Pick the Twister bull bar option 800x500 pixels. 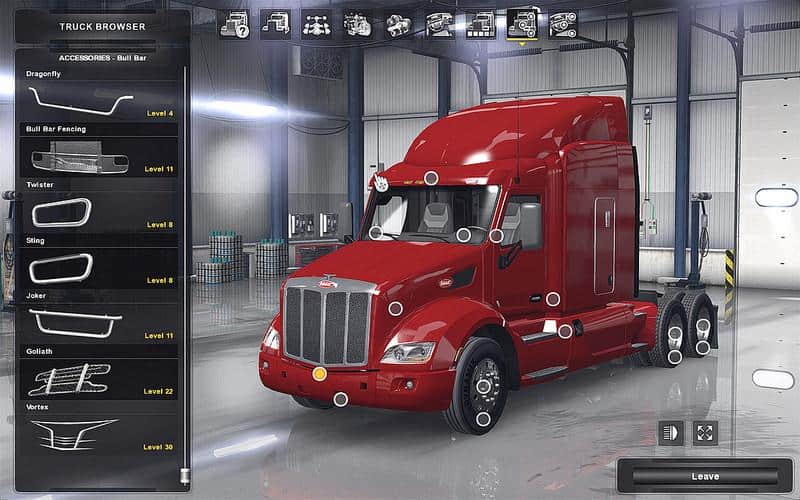pyautogui.click(x=100, y=212)
